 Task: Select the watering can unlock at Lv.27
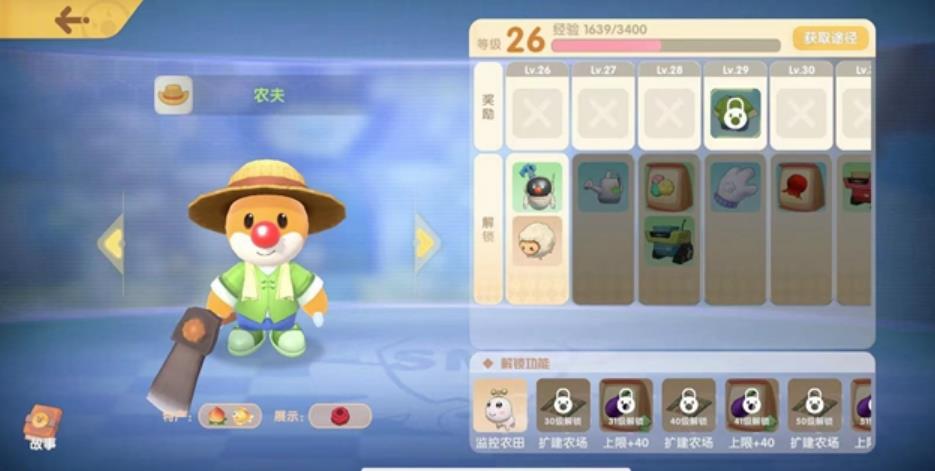(603, 187)
